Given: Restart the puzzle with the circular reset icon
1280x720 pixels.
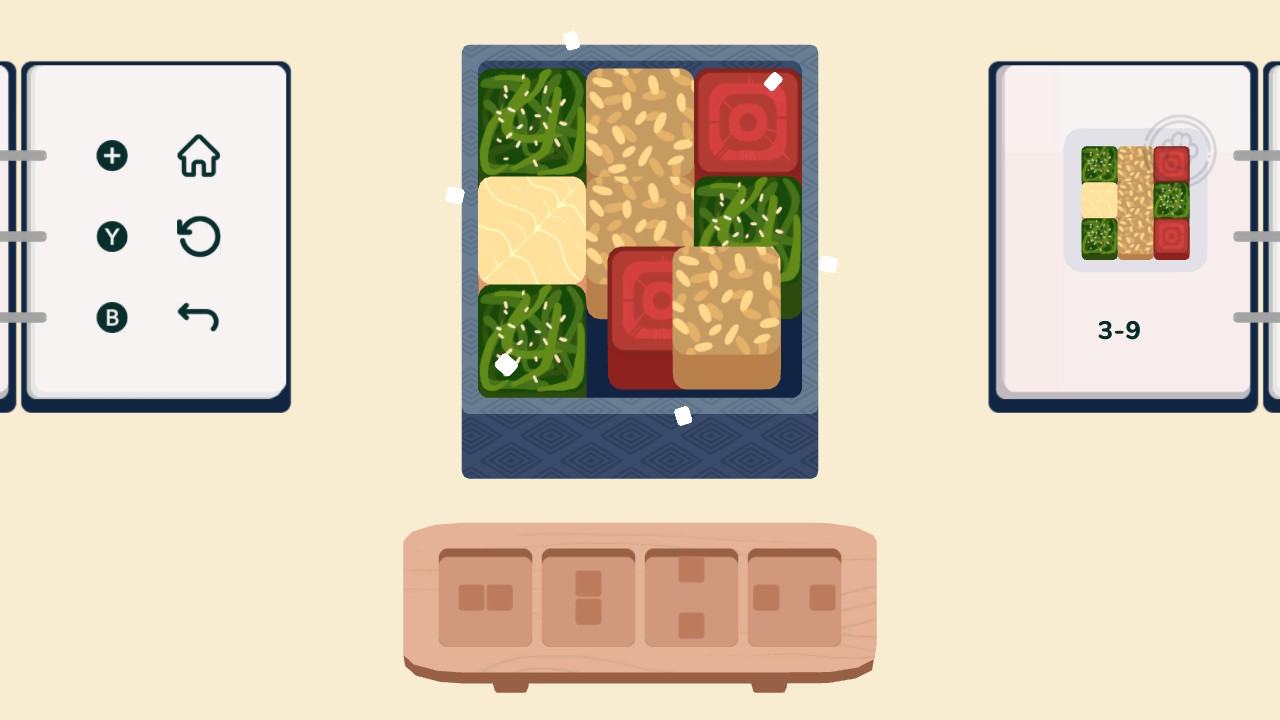Looking at the screenshot, I should (x=198, y=236).
